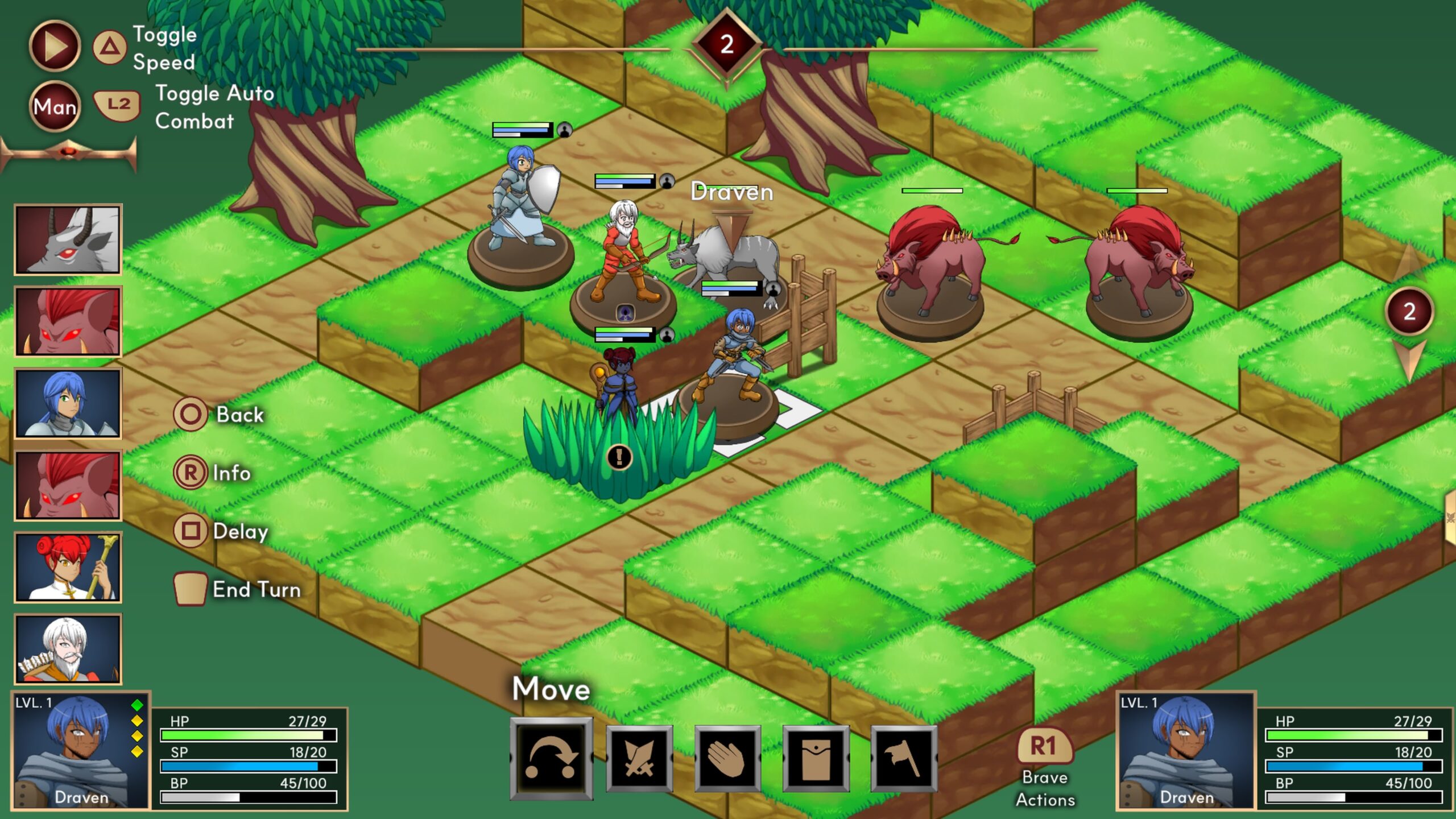Screen dimensions: 1456x819
Task: Open the item pouch action
Action: (816, 759)
